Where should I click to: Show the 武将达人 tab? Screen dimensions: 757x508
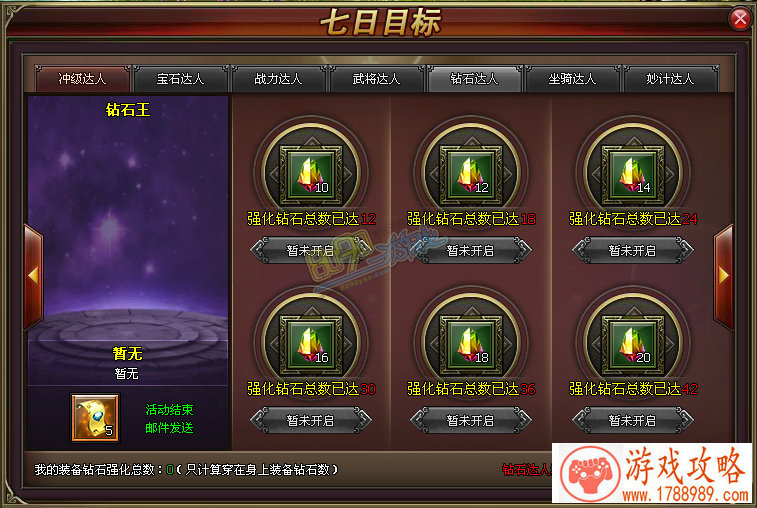(376, 78)
